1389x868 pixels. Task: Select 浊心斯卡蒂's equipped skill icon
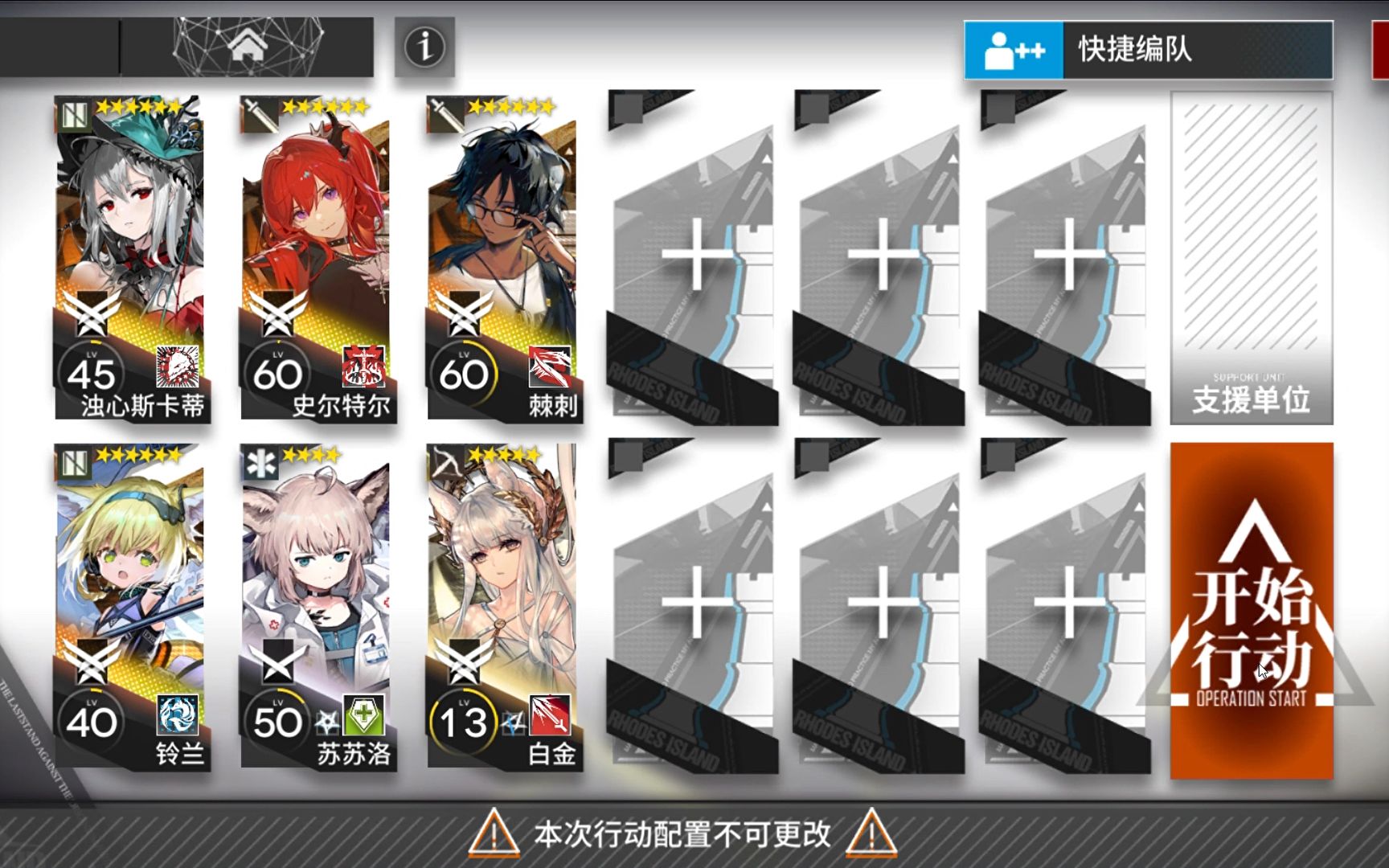(x=180, y=366)
